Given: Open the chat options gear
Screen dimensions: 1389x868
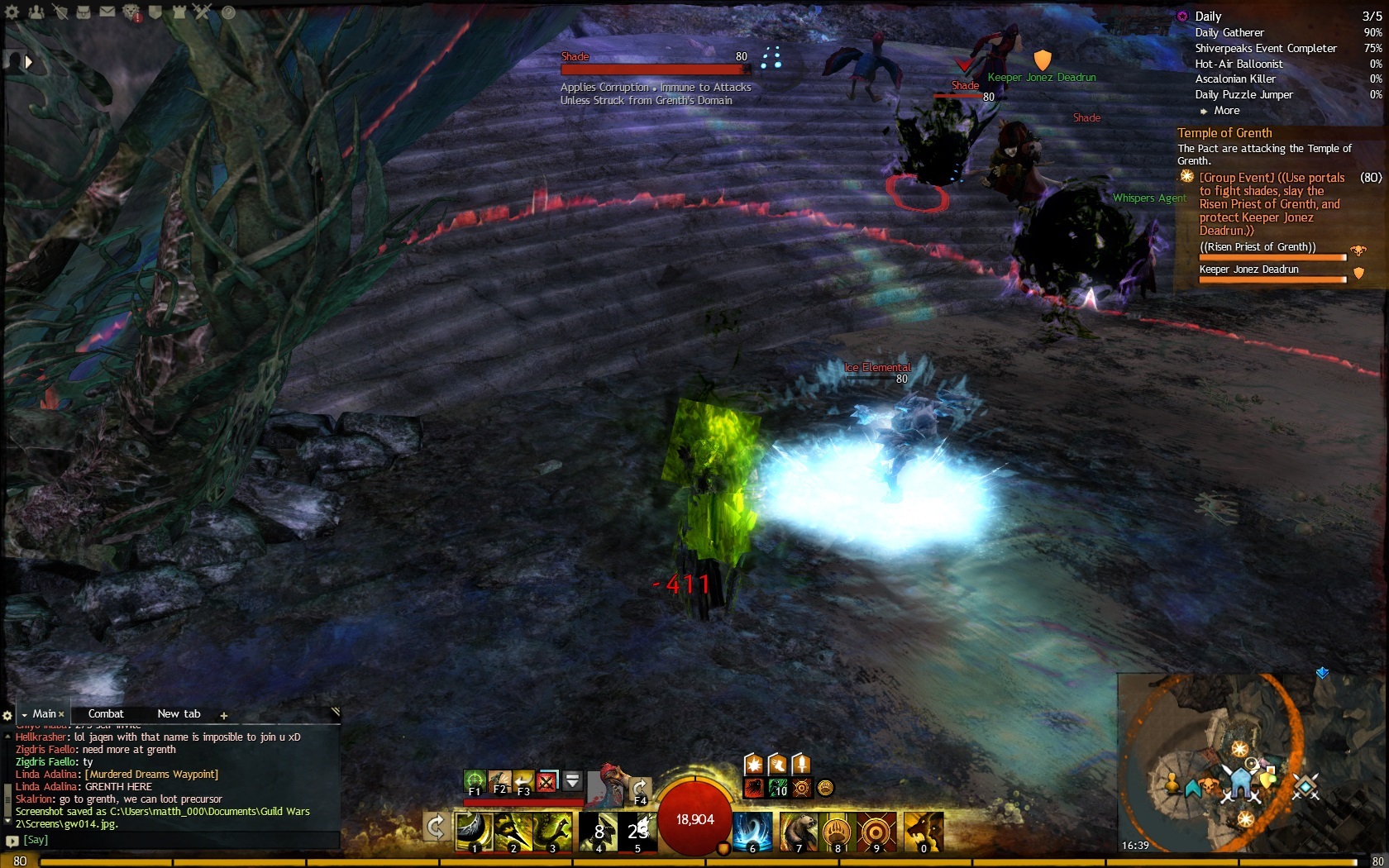Looking at the screenshot, I should [7, 715].
